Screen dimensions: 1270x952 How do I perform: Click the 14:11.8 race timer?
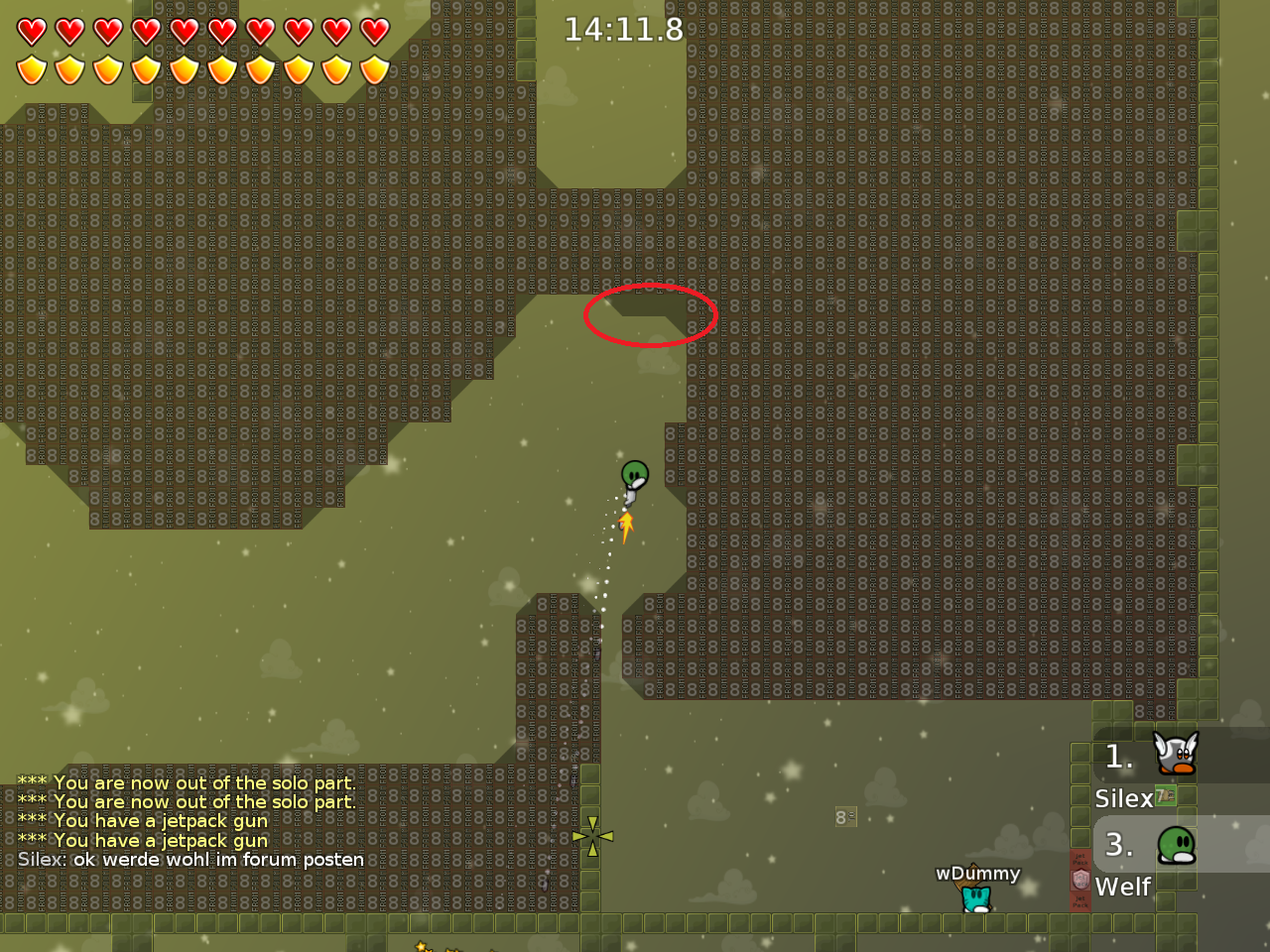tap(624, 30)
